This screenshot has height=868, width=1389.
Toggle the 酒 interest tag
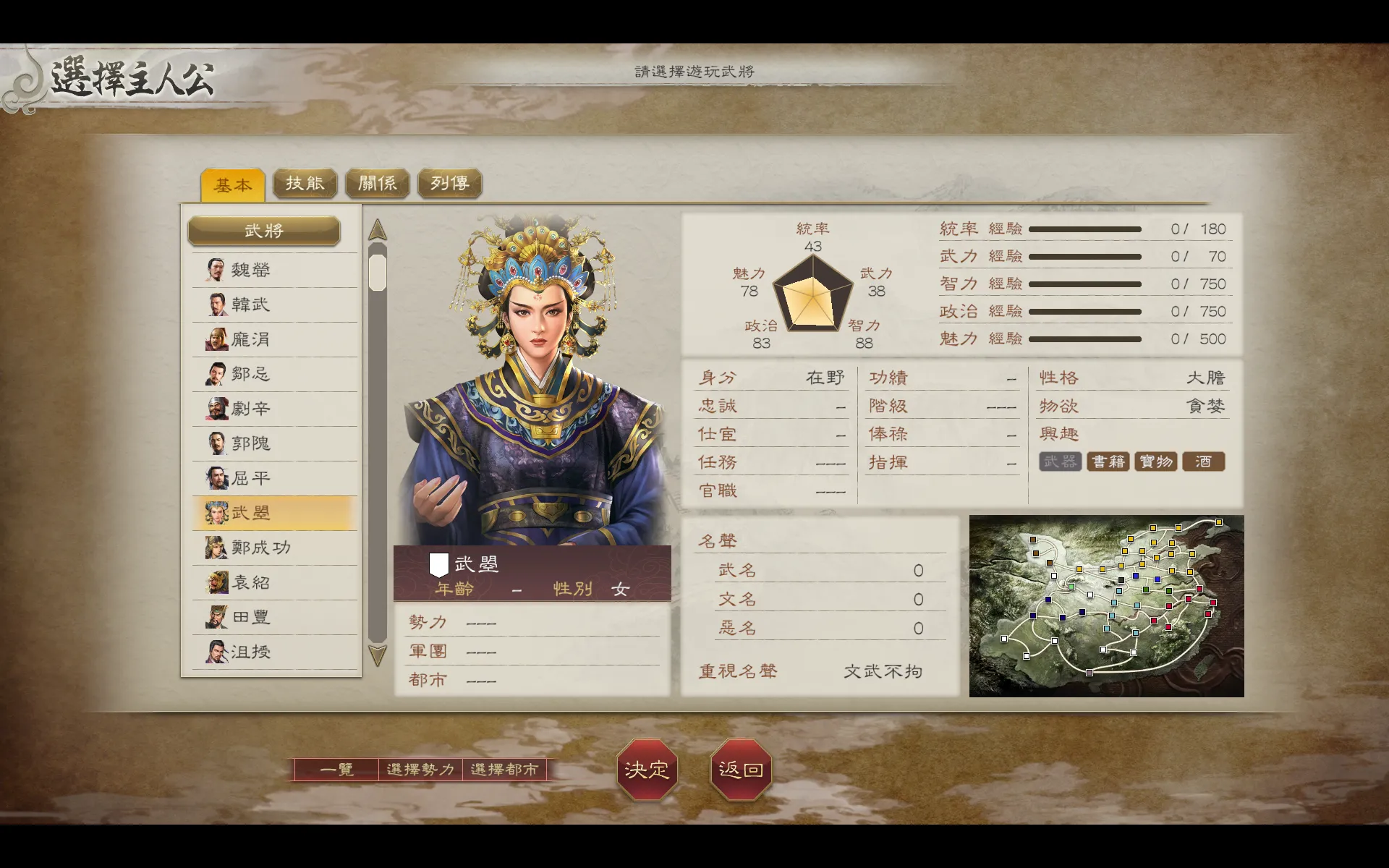point(1202,461)
